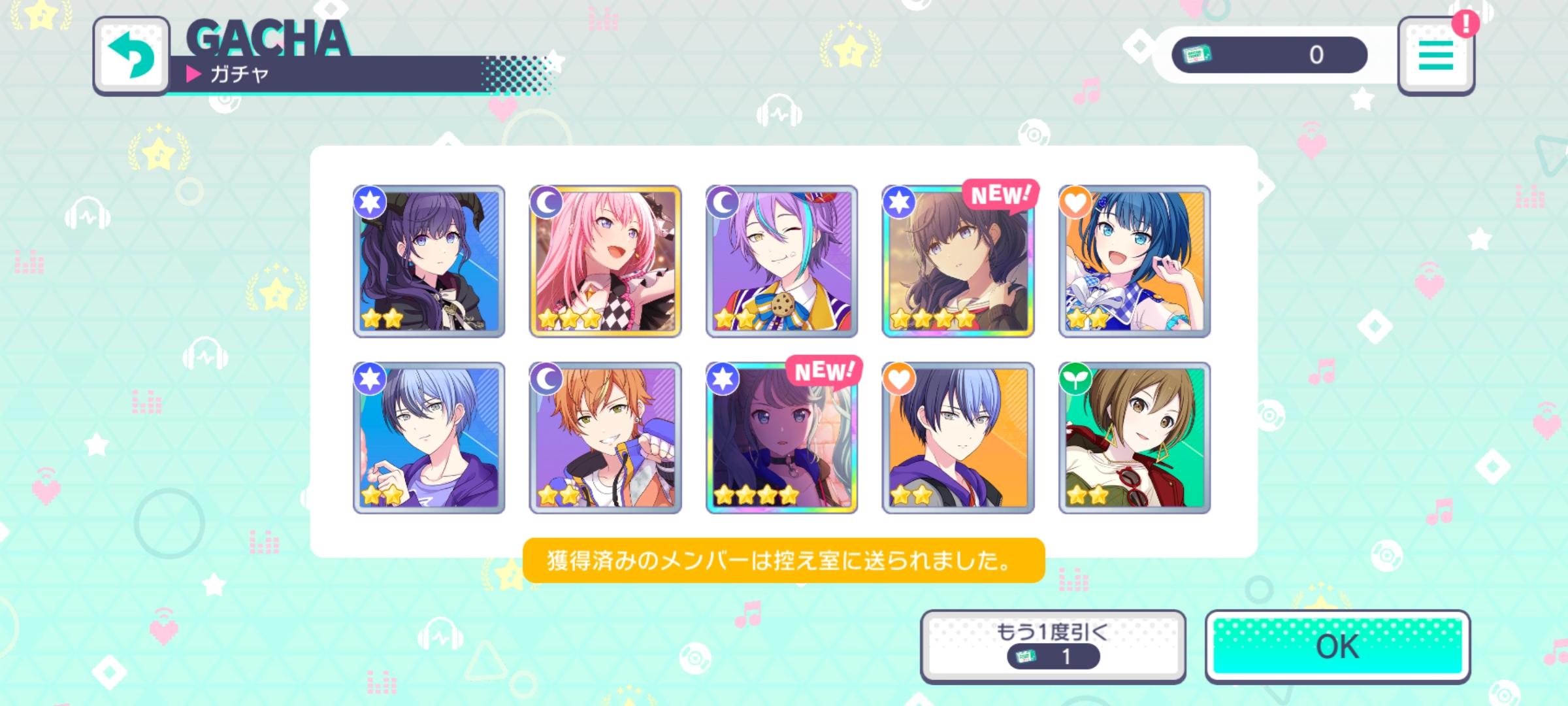Screen dimensions: 1568x706
Task: Tap the NEW! badge on the 4-star card top row
Action: [1002, 194]
